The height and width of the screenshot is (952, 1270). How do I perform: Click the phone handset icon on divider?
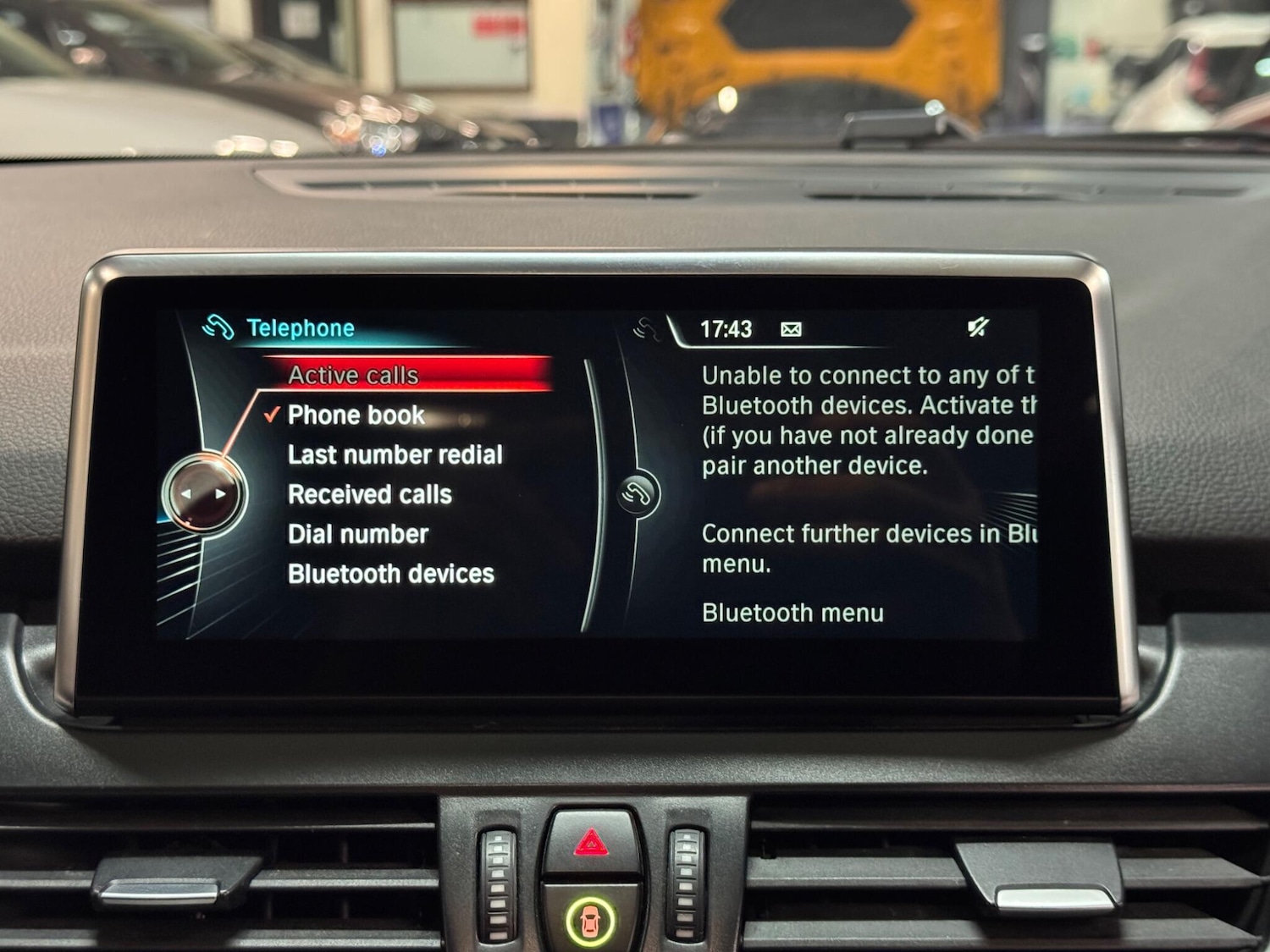pyautogui.click(x=638, y=494)
